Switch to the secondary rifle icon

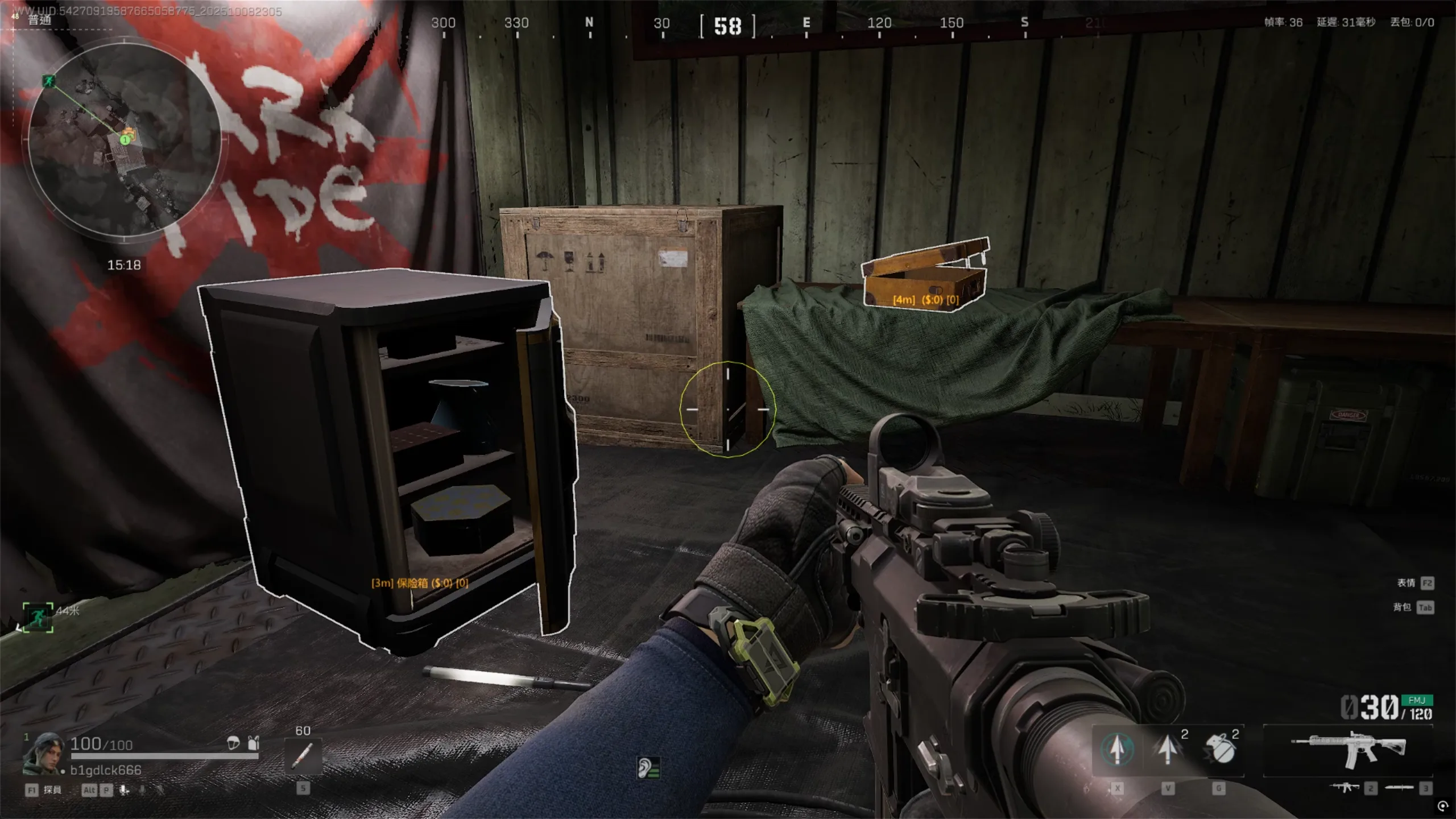coord(1345,788)
